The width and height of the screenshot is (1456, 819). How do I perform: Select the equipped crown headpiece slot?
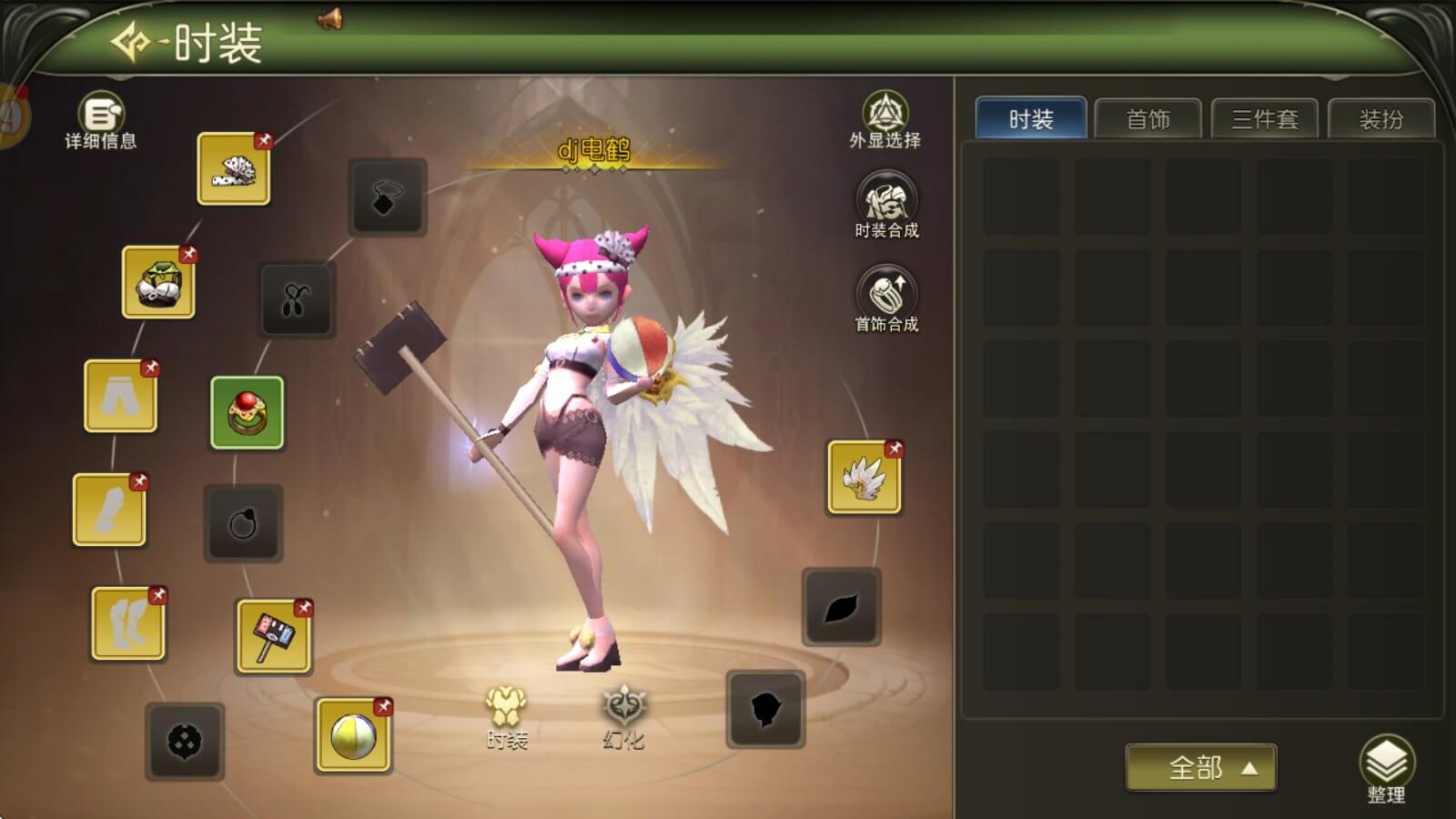[x=234, y=168]
